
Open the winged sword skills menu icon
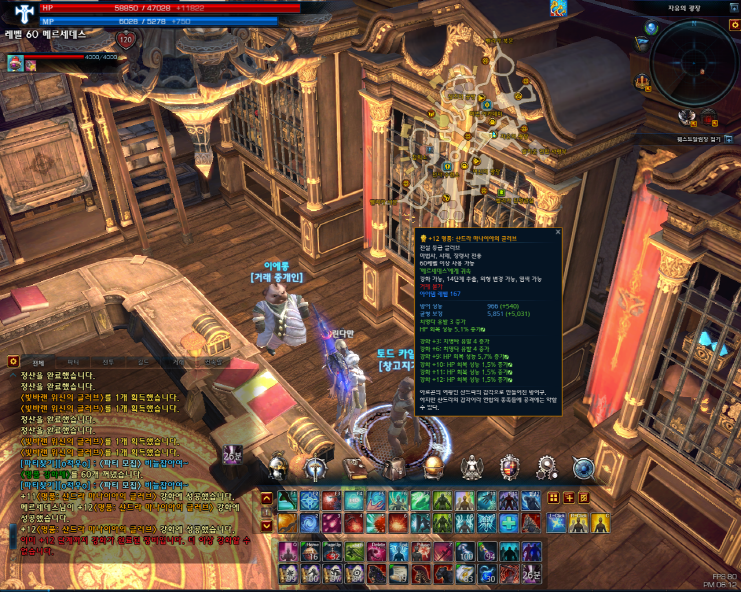(x=316, y=468)
